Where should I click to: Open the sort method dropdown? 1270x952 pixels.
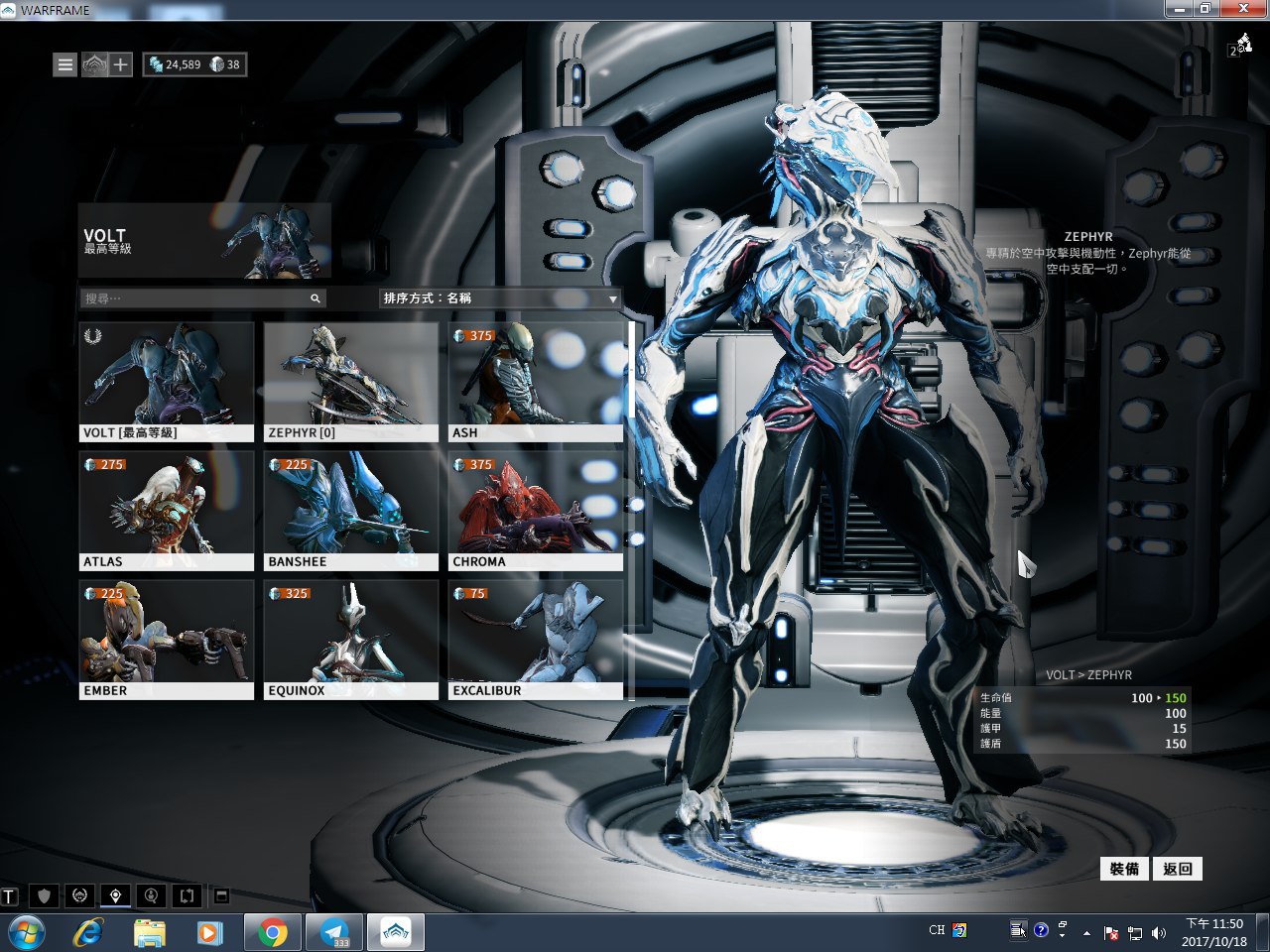coord(500,298)
